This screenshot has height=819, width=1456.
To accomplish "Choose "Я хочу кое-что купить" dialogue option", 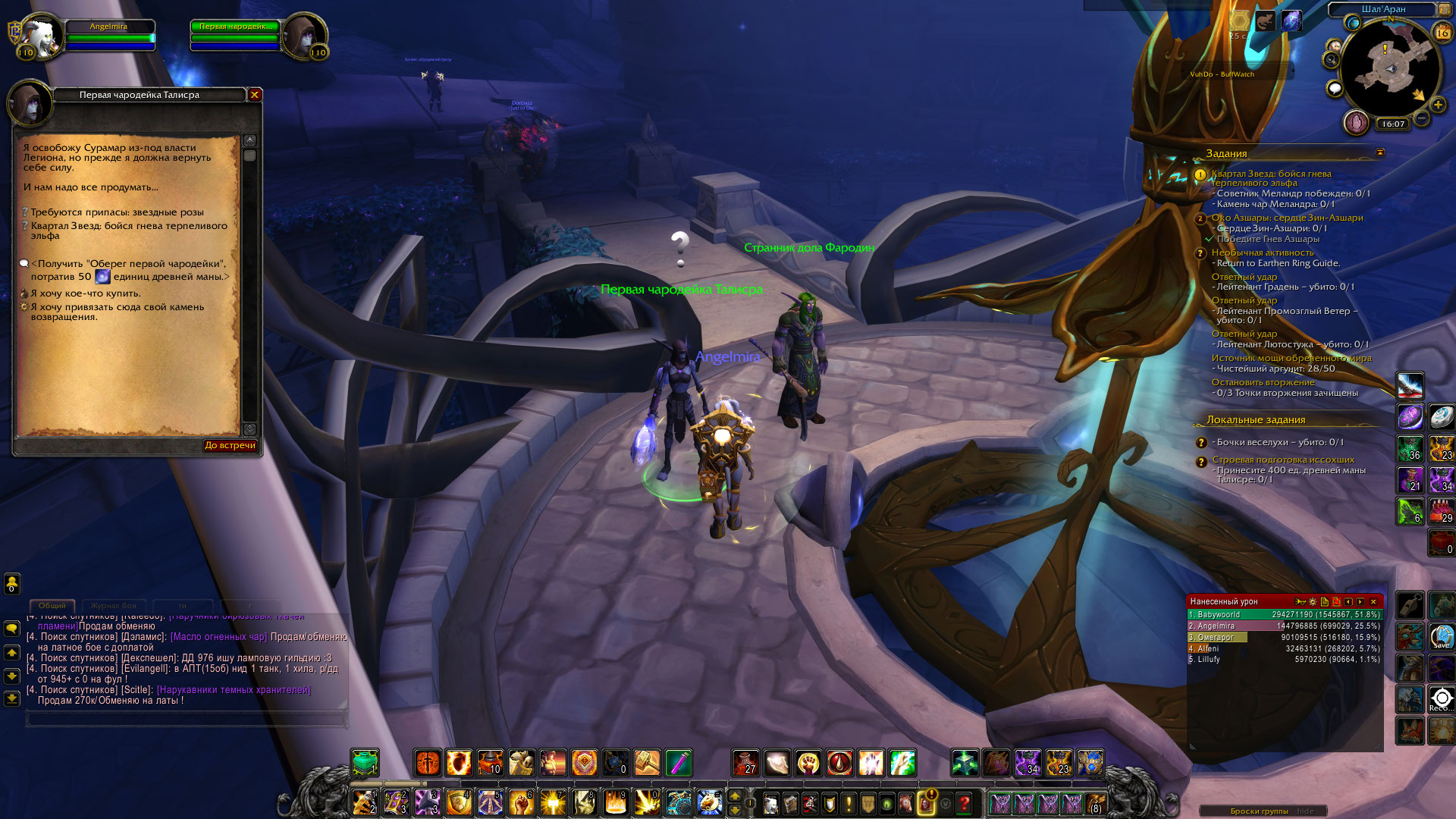I will click(x=85, y=293).
